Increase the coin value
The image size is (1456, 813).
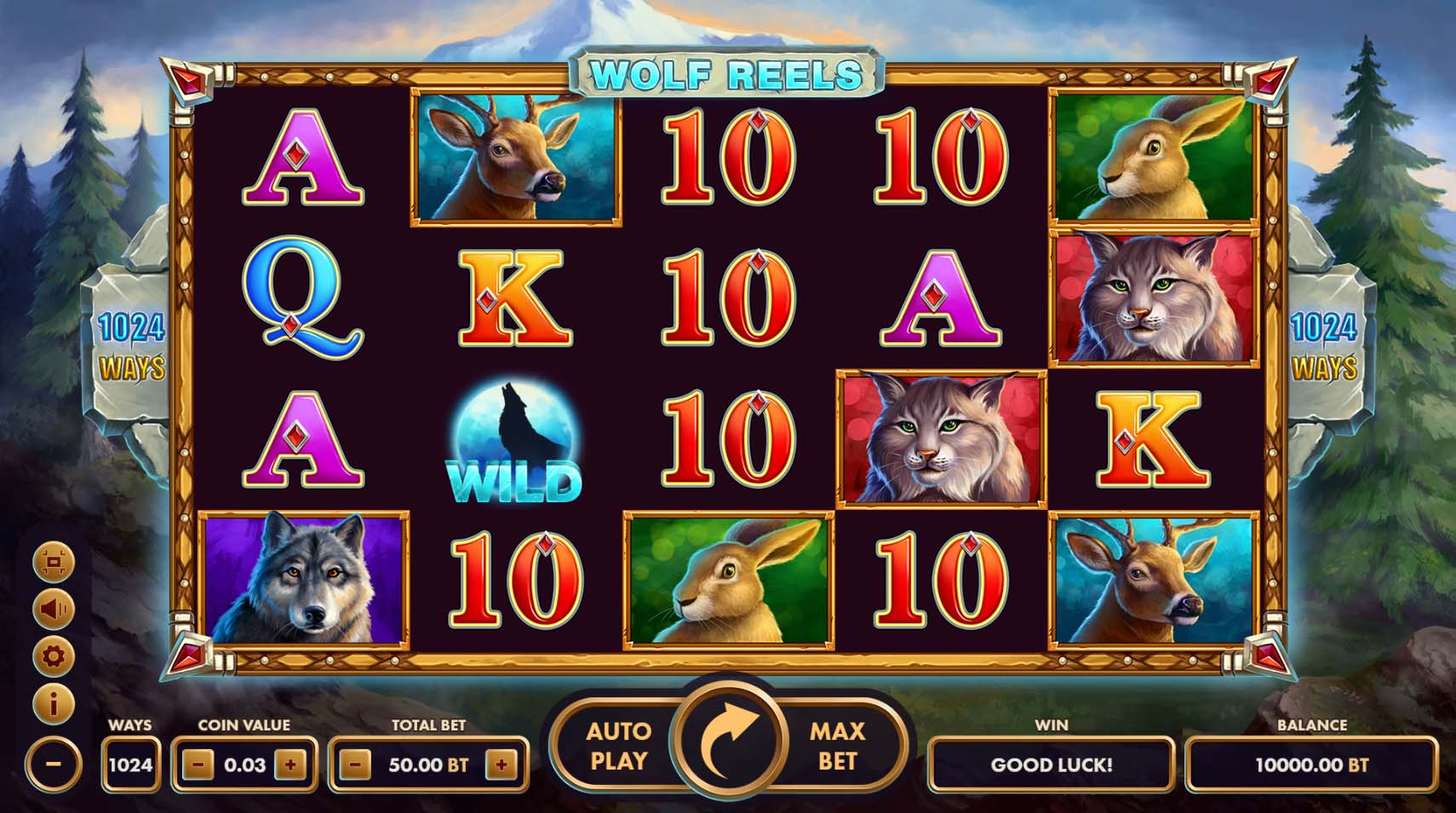[x=290, y=764]
